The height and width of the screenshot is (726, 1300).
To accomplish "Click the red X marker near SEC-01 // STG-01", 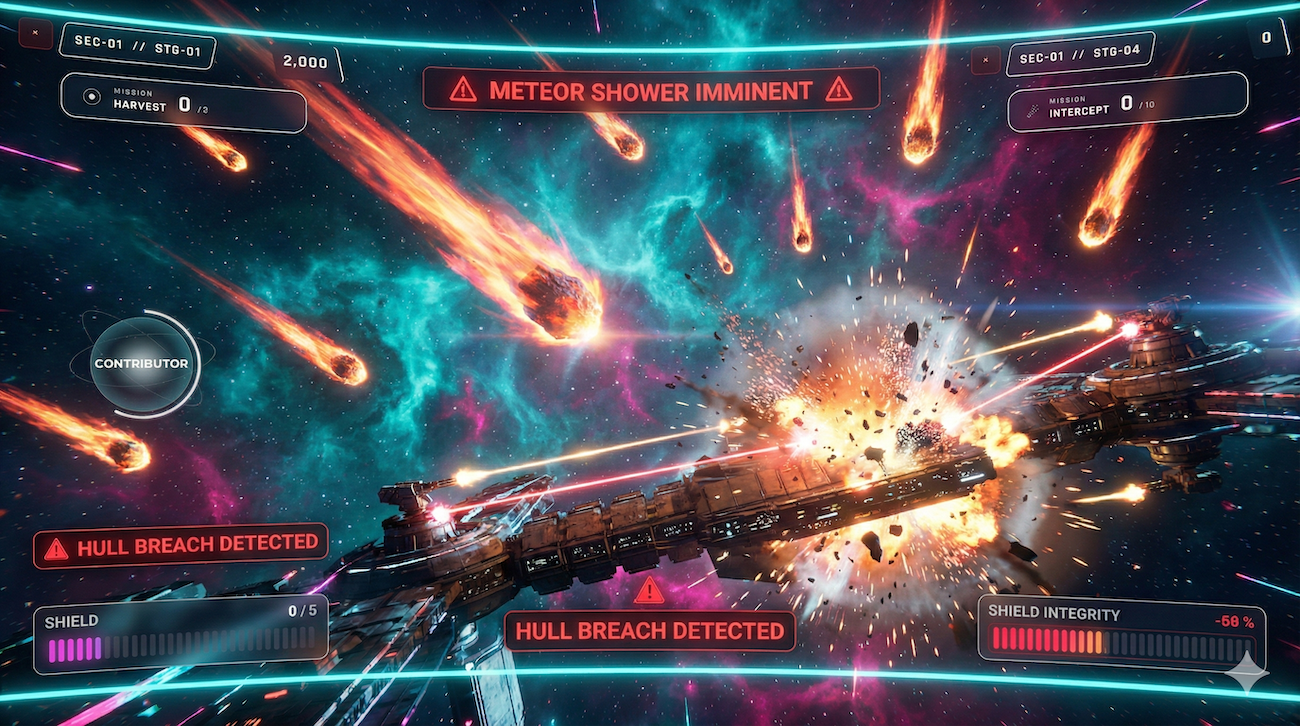I will (x=36, y=33).
